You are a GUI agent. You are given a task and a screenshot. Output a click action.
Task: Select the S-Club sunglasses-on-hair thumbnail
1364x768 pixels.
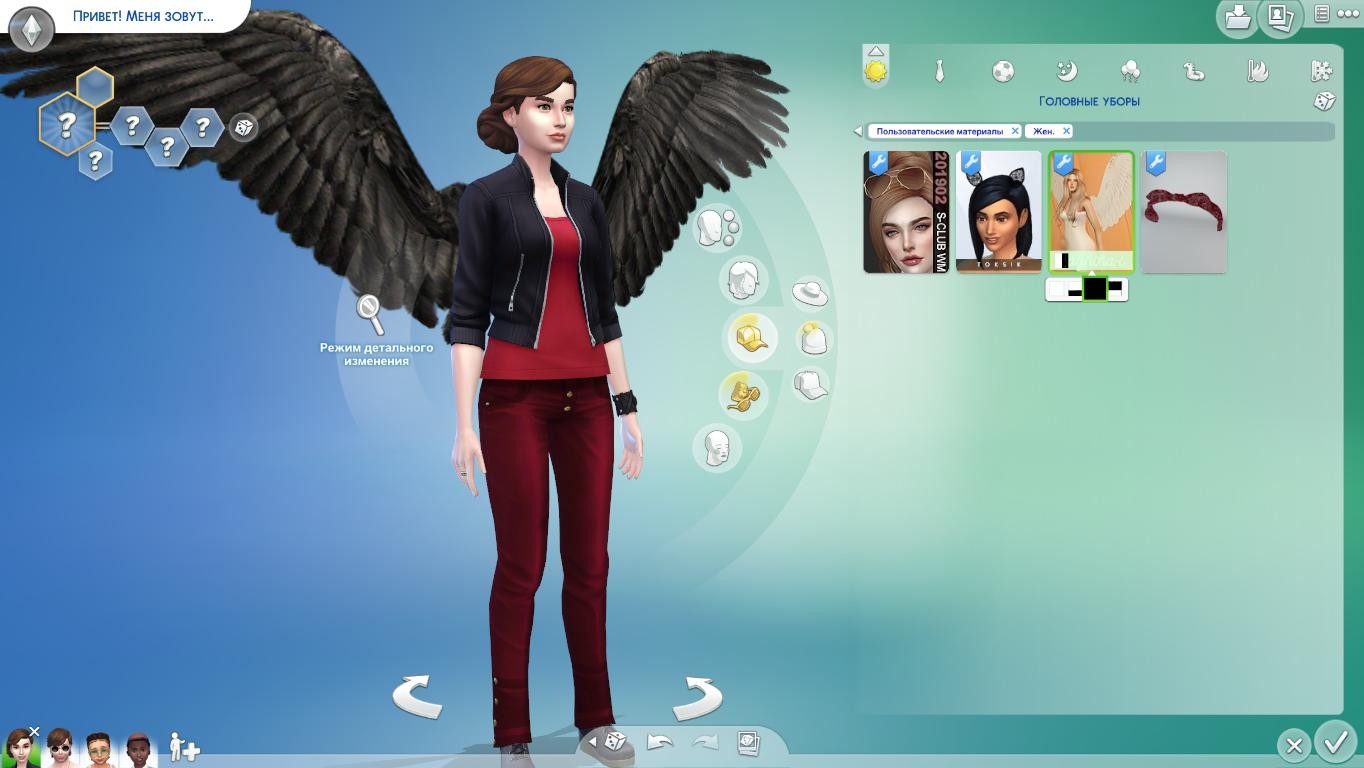pyautogui.click(x=906, y=212)
